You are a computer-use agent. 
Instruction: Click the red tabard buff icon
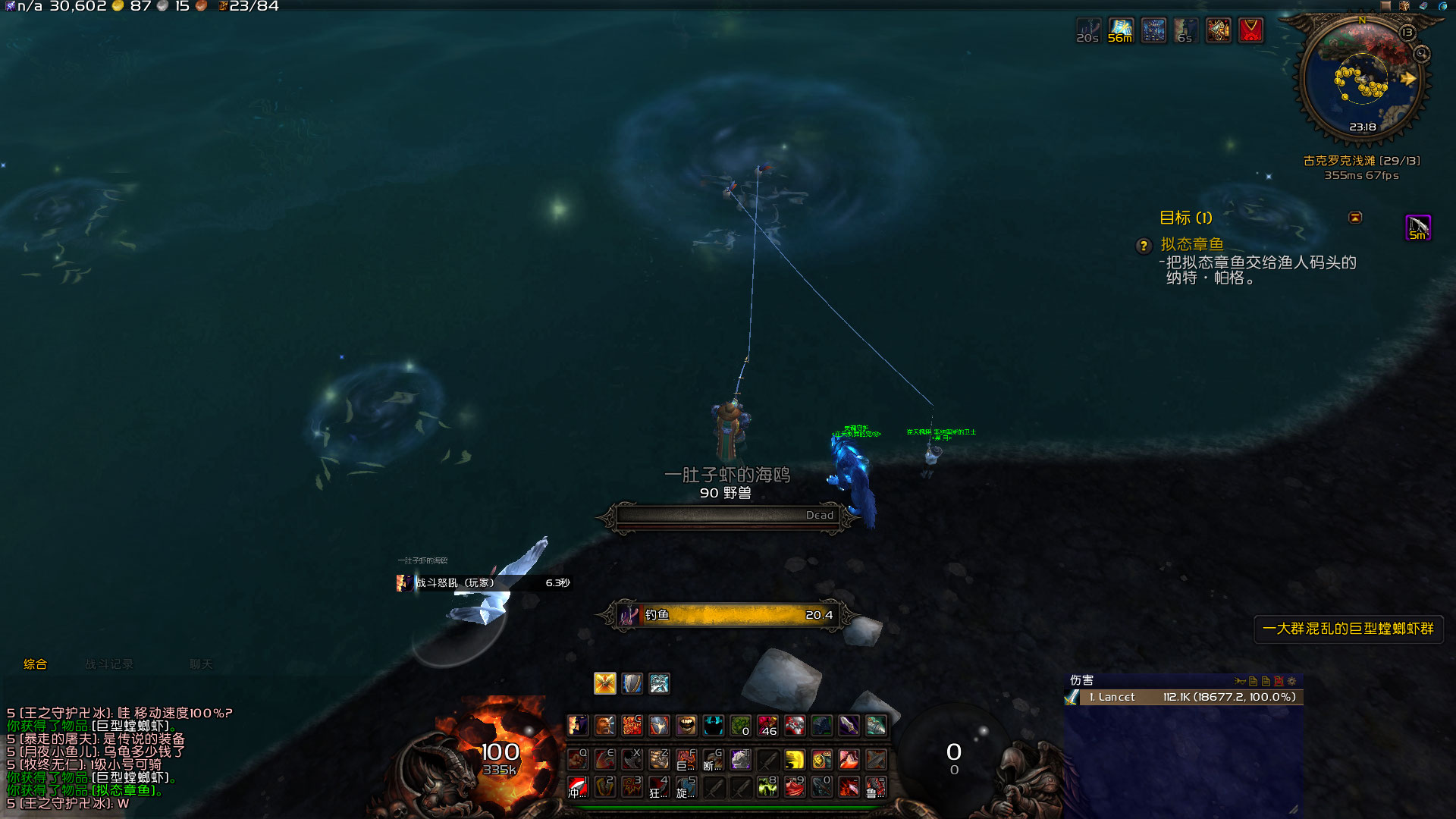[1250, 30]
